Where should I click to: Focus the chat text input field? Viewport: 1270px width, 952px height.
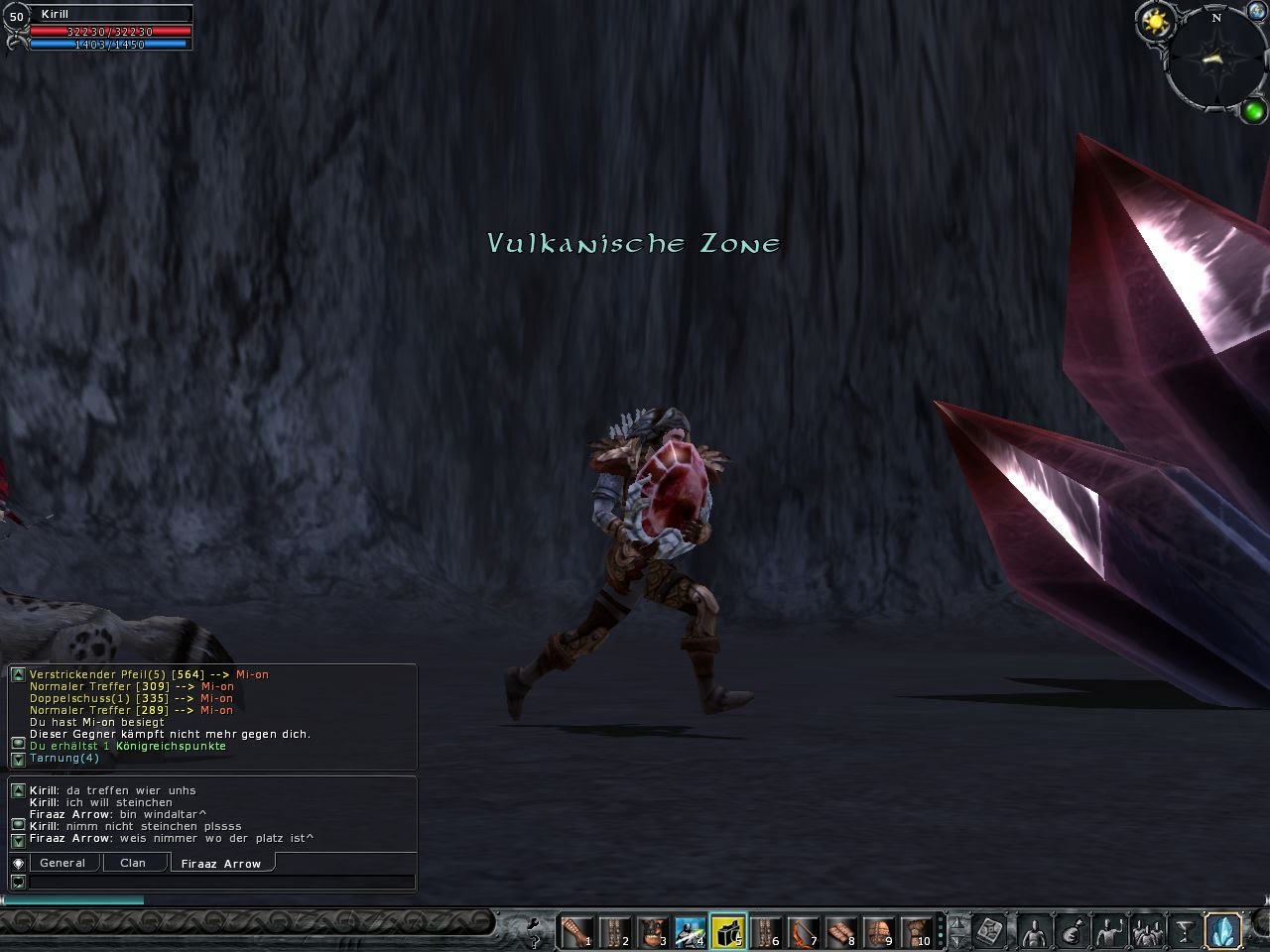(x=221, y=882)
